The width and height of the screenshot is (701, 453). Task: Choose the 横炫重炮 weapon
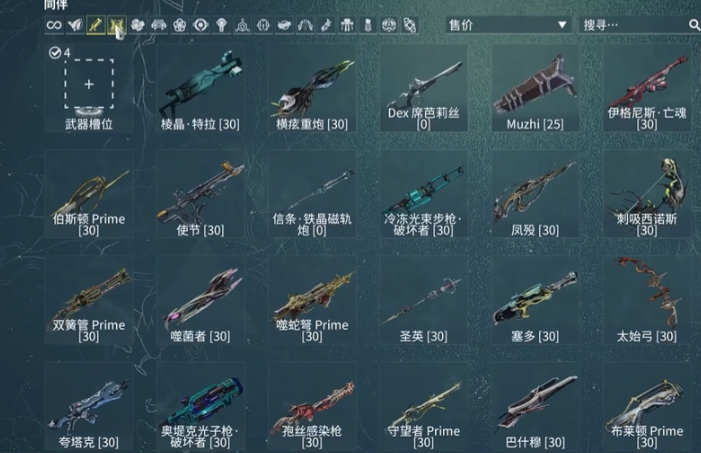(x=311, y=89)
